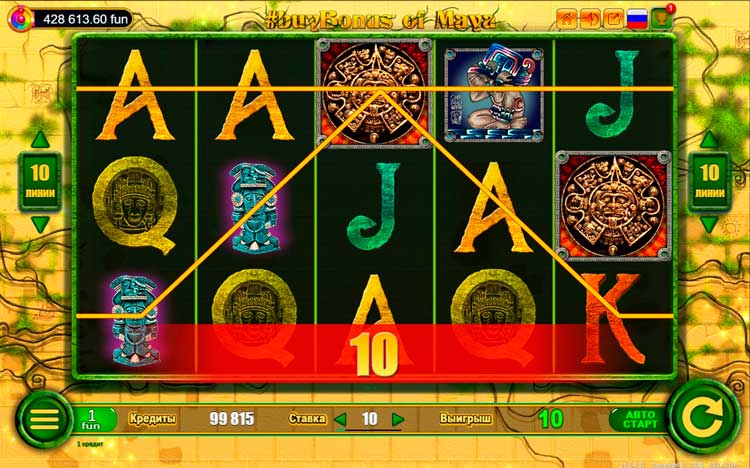Start auto-spin with the АВТО СТАРТ button
Viewport: 750px width, 468px height.
coord(634,419)
